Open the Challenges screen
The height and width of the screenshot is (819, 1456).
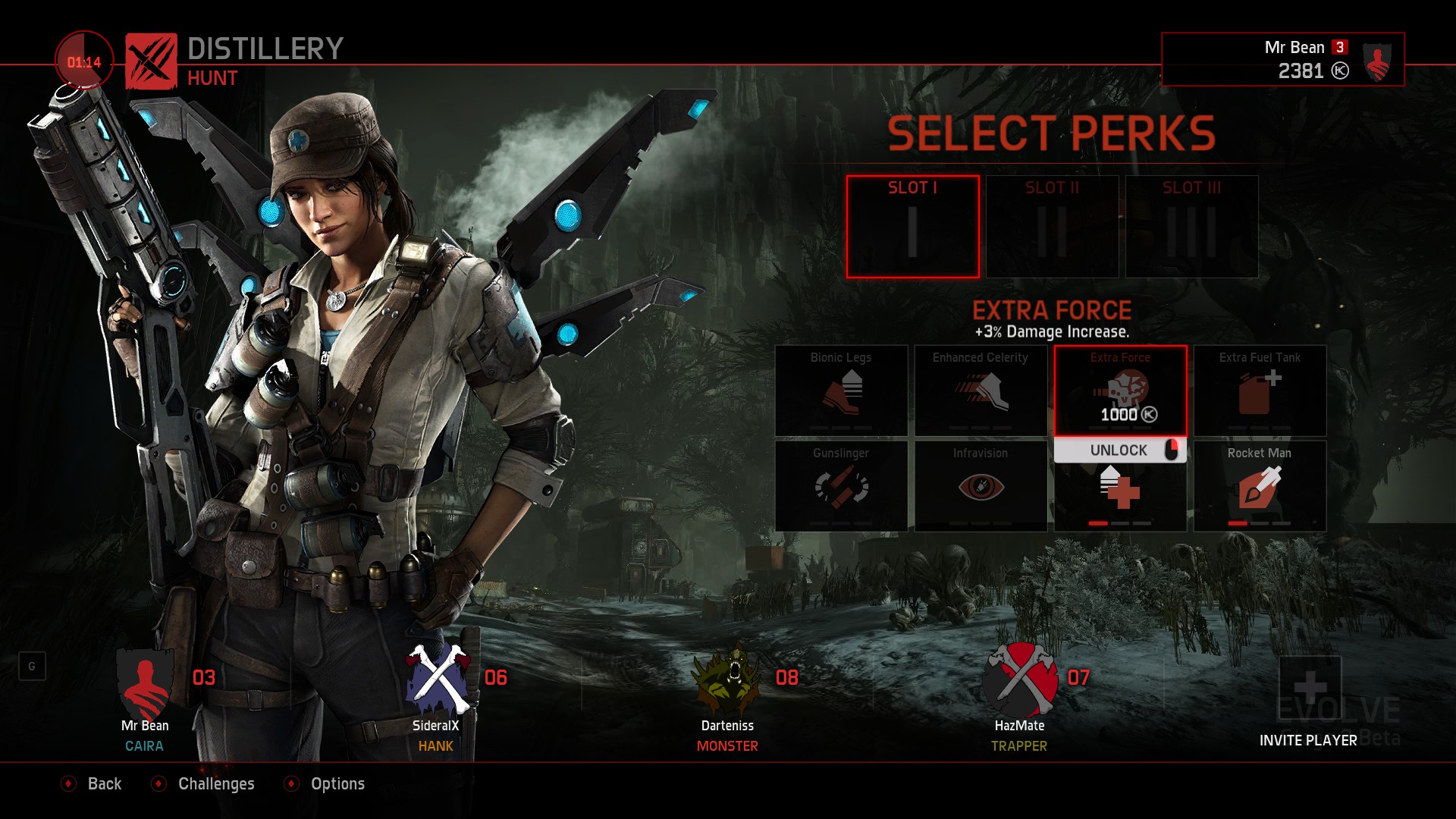pyautogui.click(x=204, y=784)
